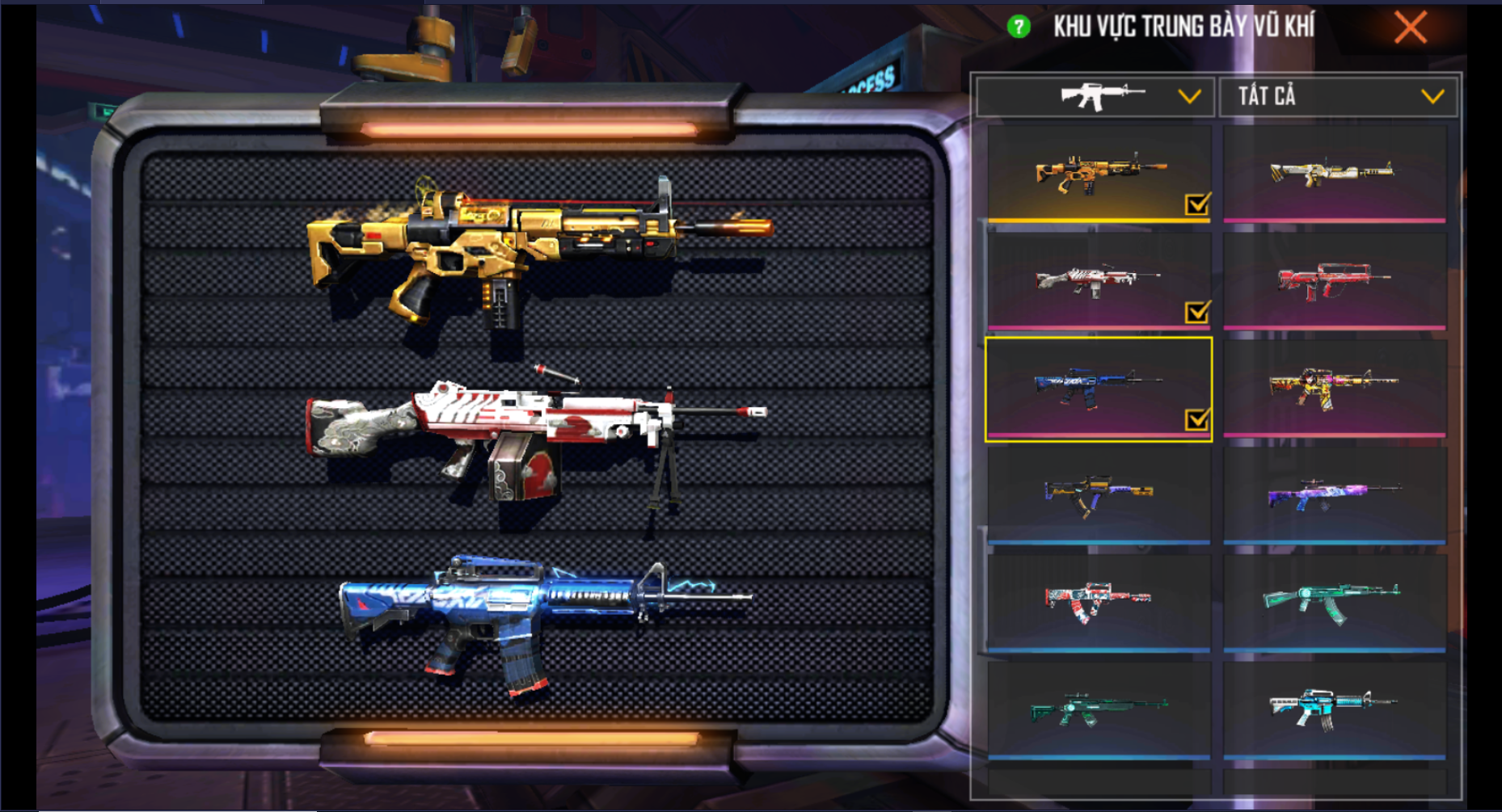
Task: Select the dark green sniper-style rifle skin
Action: pos(1099,709)
